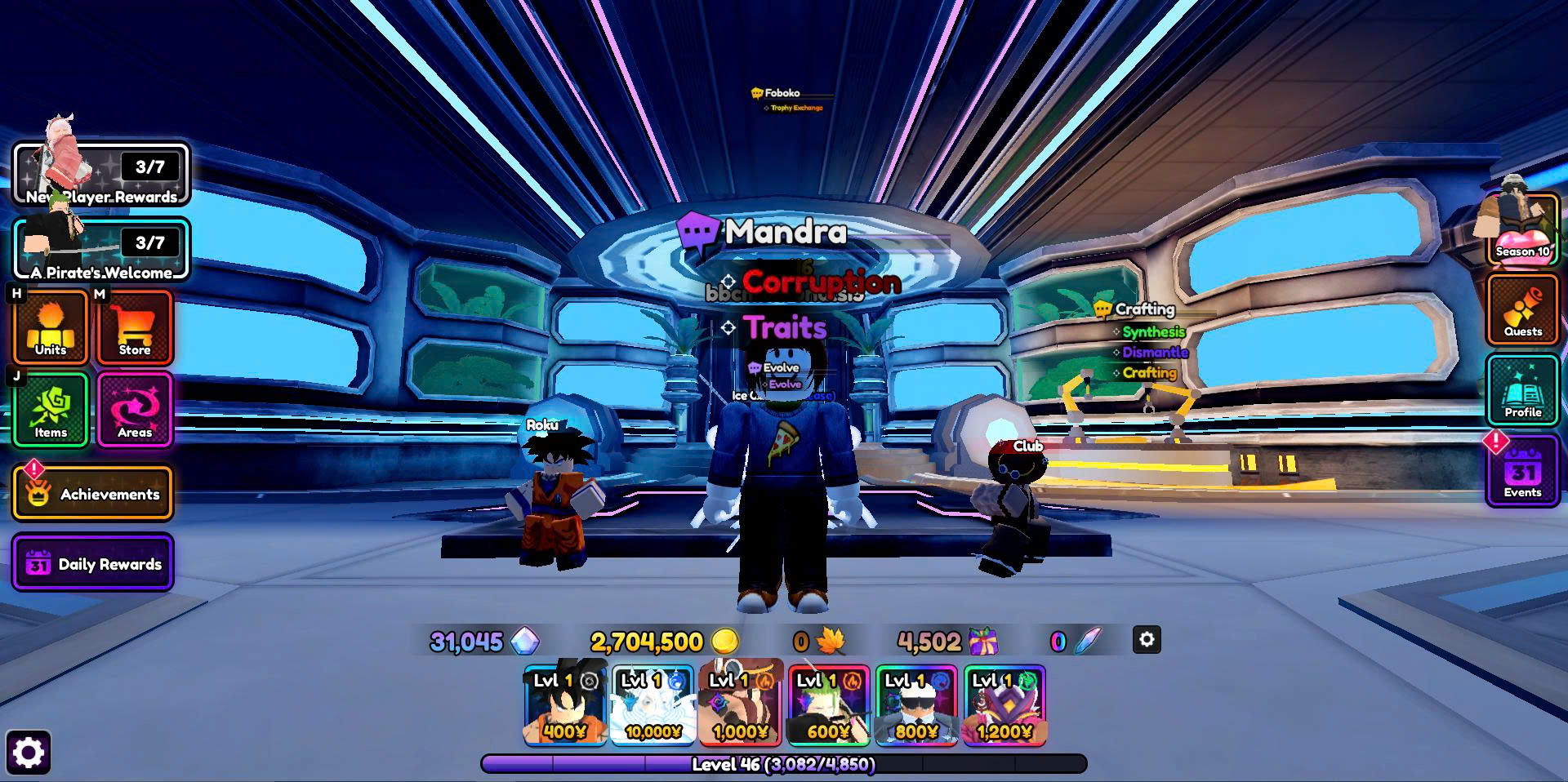Pick the 600¥ unit slot
Screen dimensions: 1568x782
[x=829, y=705]
